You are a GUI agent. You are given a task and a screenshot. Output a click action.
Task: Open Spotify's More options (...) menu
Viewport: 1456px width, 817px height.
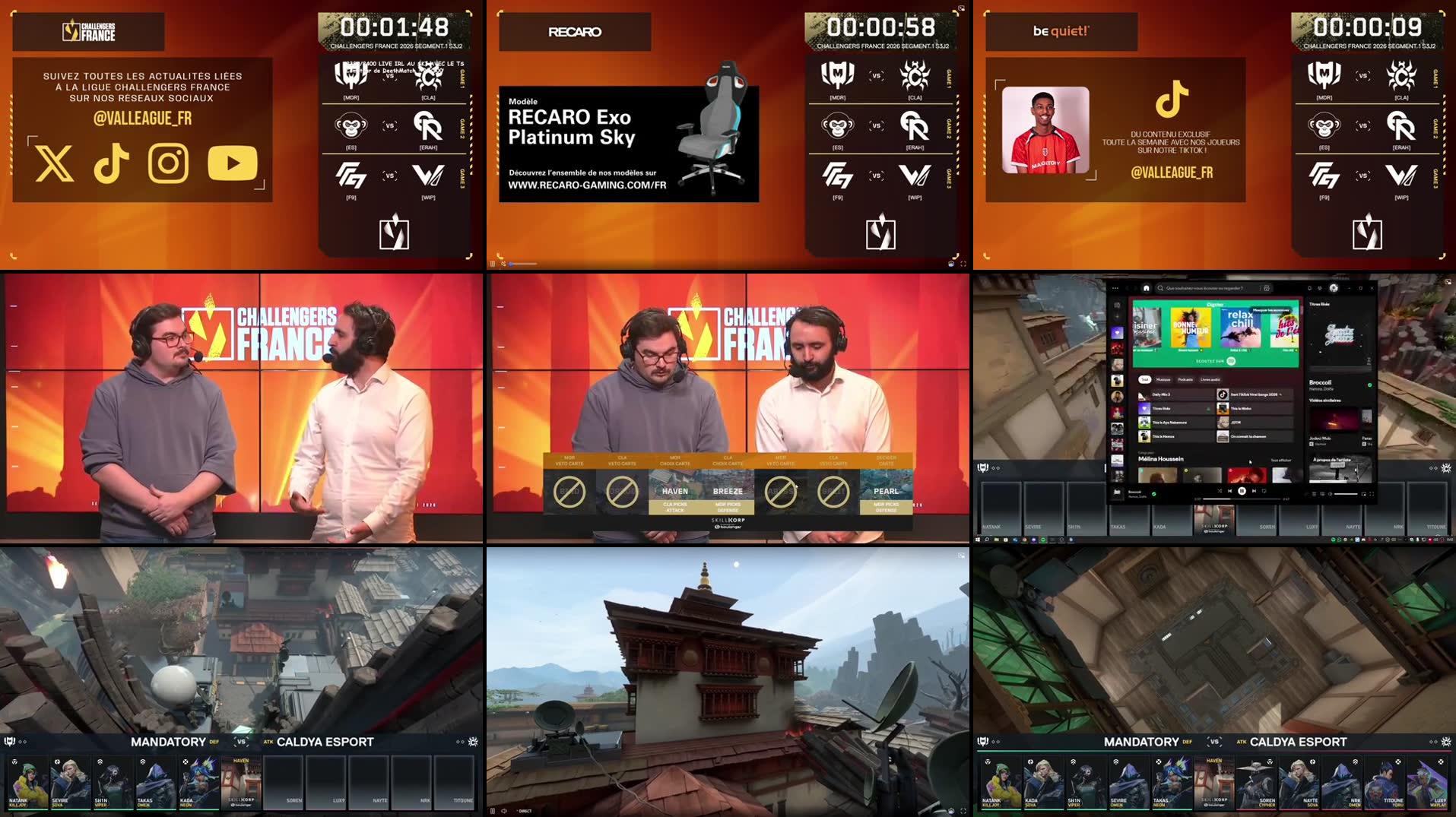coord(1115,288)
